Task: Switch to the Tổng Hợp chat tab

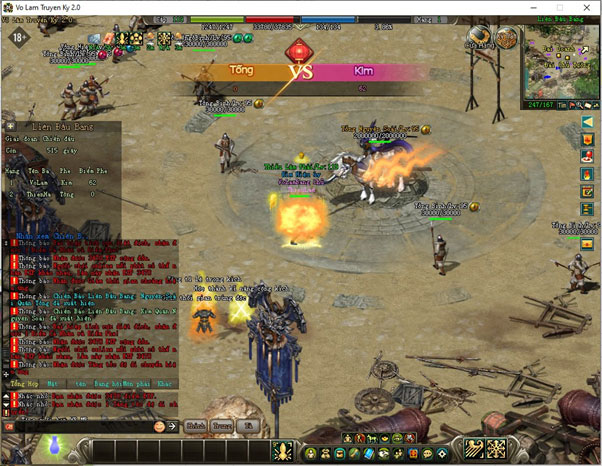Action: pos(21,383)
